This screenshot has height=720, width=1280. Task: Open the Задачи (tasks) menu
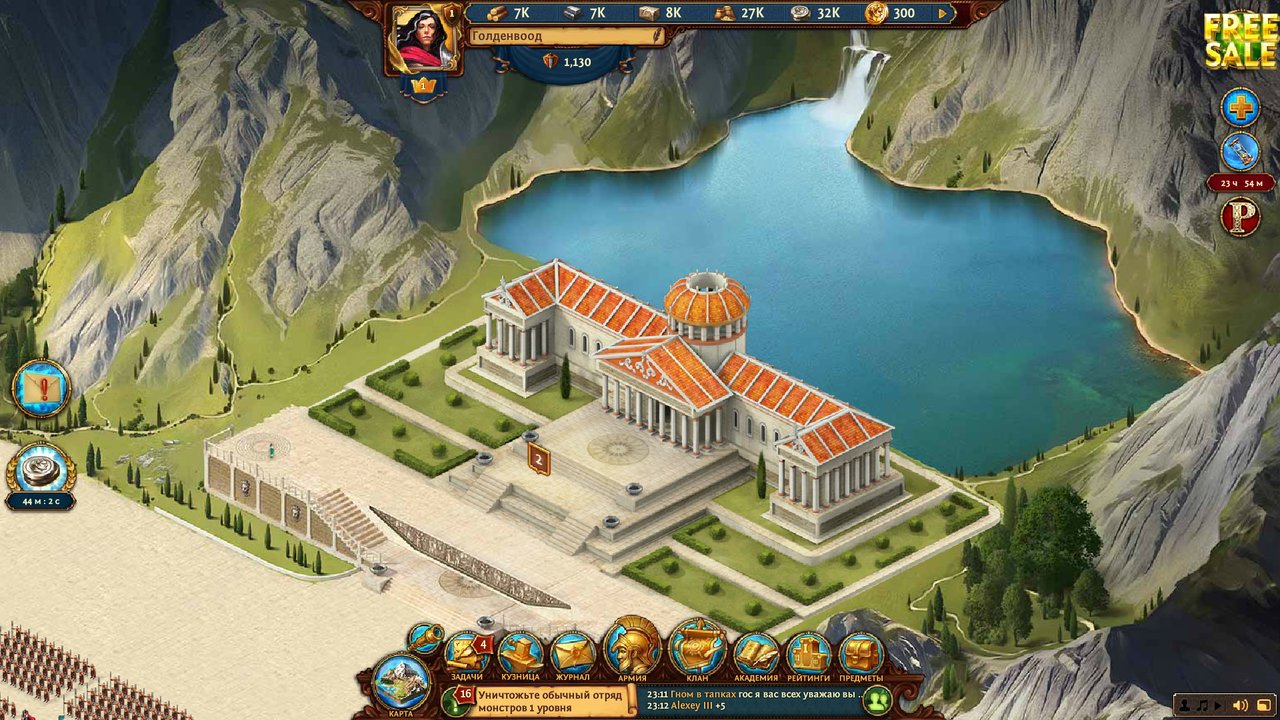pos(466,653)
